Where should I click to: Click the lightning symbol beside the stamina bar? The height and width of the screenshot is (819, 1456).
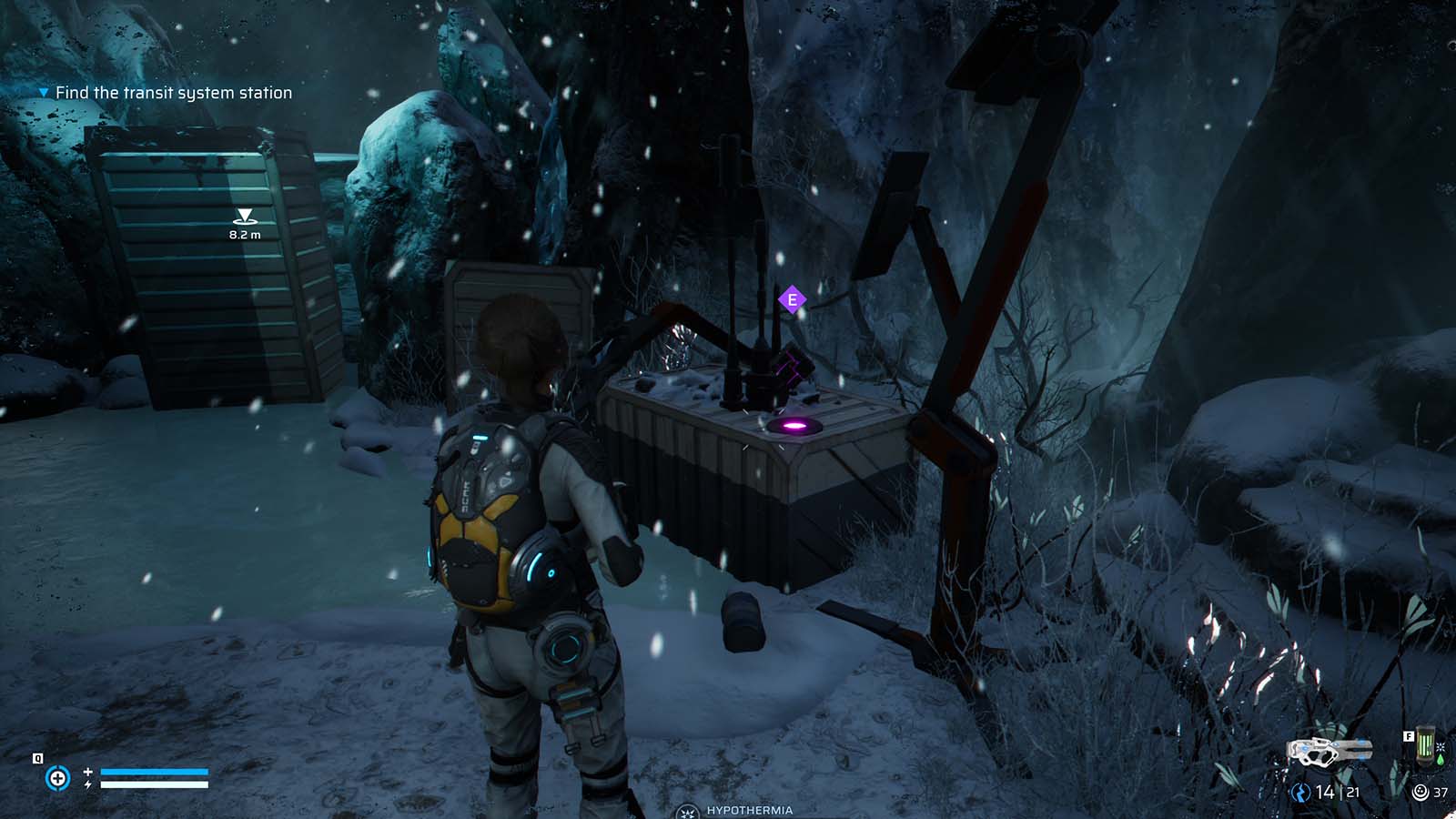coord(88,784)
